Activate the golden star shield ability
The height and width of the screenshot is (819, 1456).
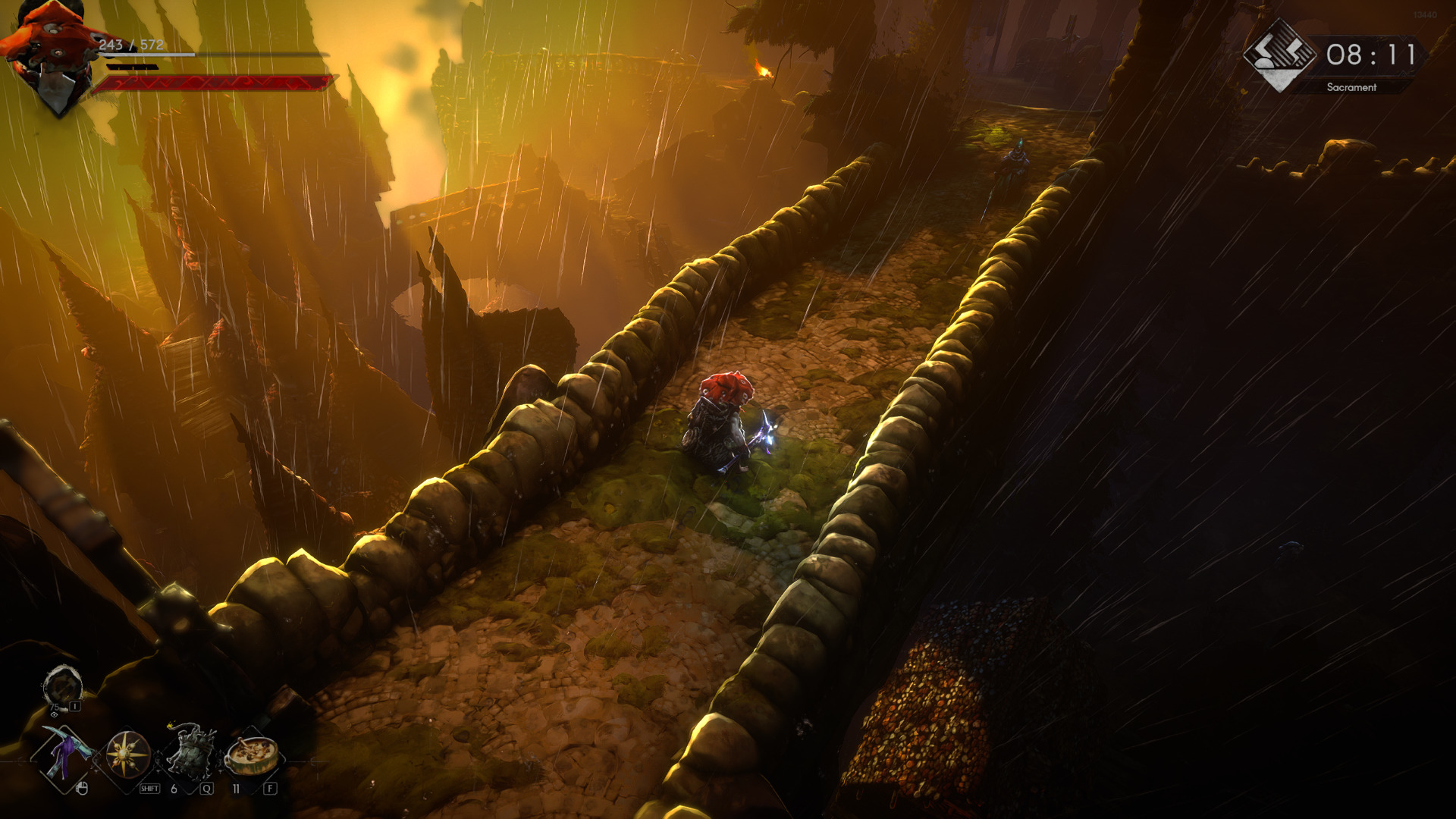click(127, 755)
